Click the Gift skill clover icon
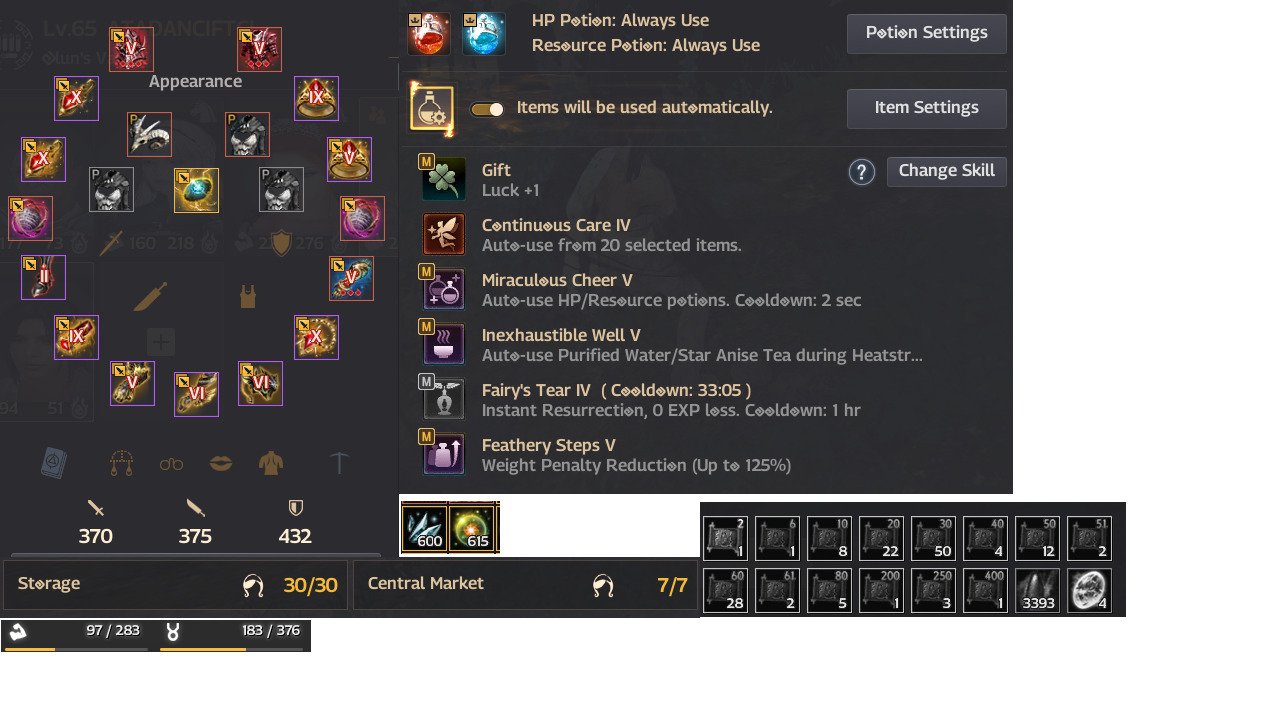1280x720 pixels. 443,178
